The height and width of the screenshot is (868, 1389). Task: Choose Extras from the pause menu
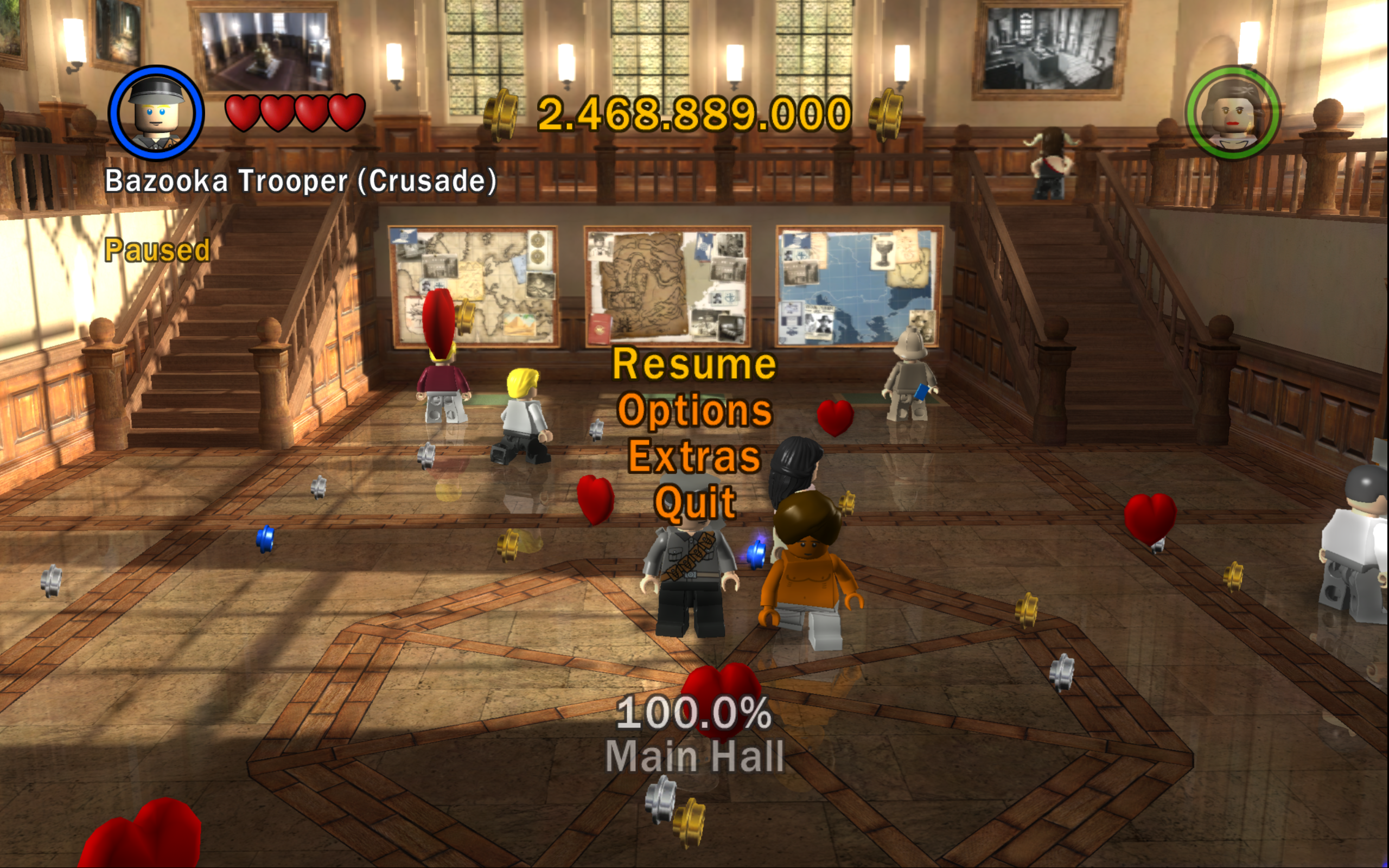(x=694, y=456)
